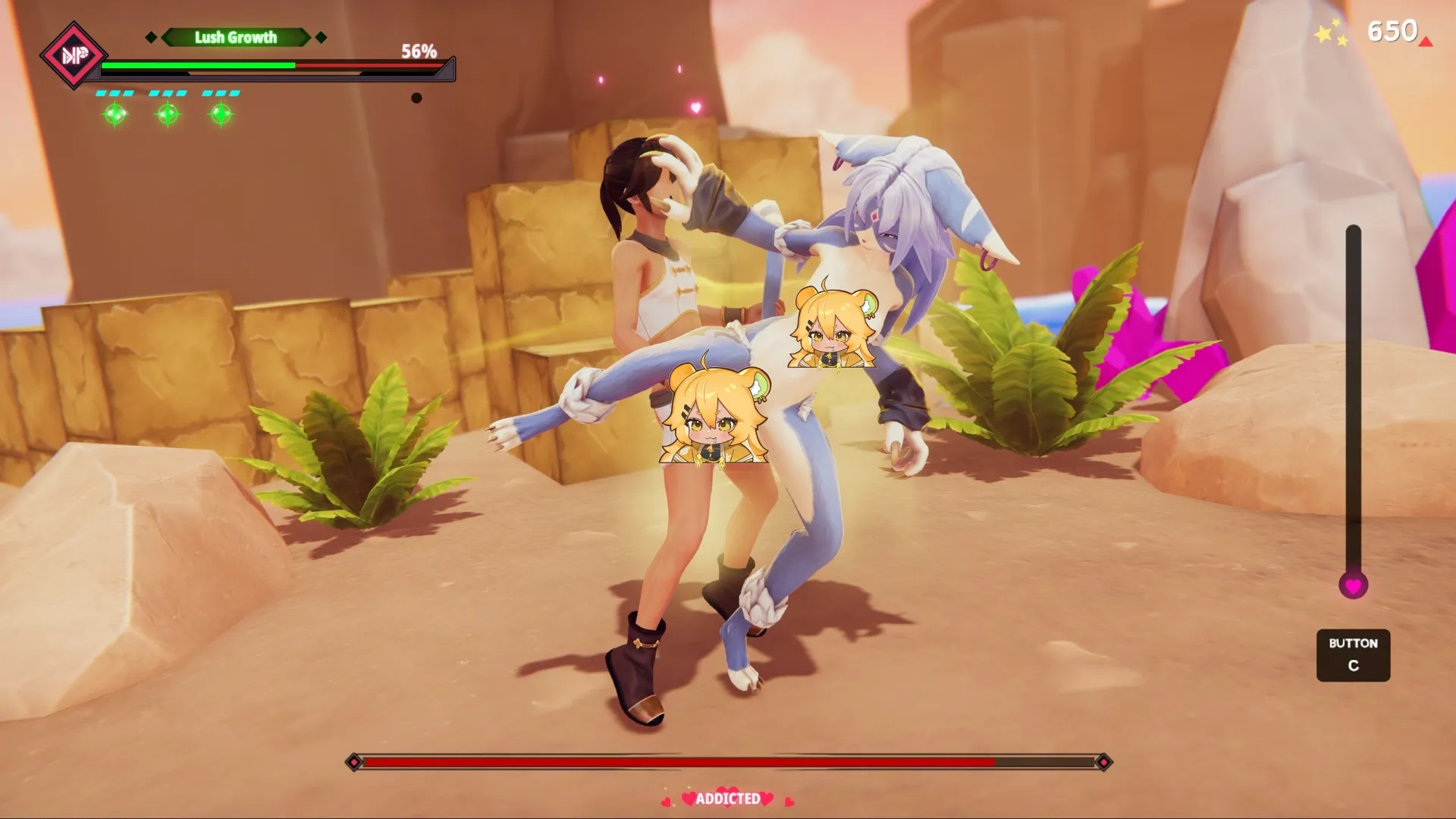Click the first green buff star icon
Viewport: 1456px width, 819px height.
(114, 115)
